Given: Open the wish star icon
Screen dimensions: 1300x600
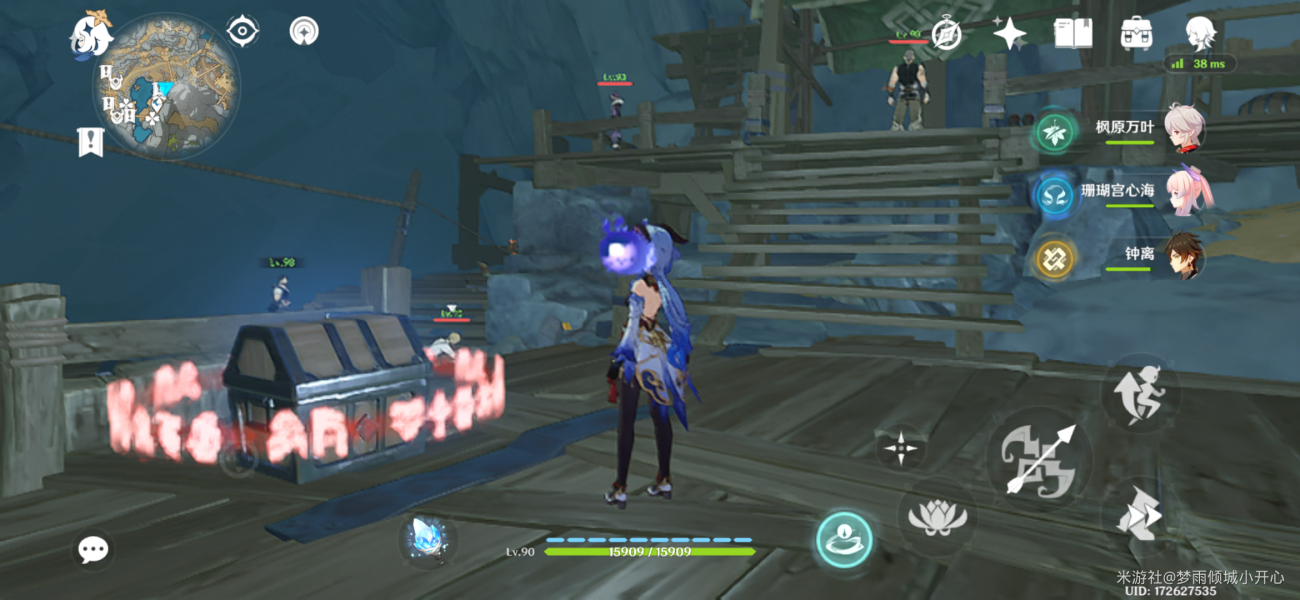Looking at the screenshot, I should [1009, 34].
